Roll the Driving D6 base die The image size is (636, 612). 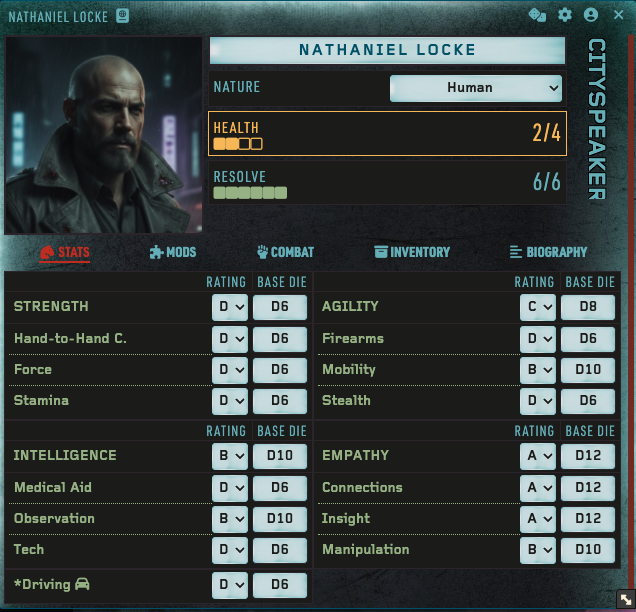(280, 585)
